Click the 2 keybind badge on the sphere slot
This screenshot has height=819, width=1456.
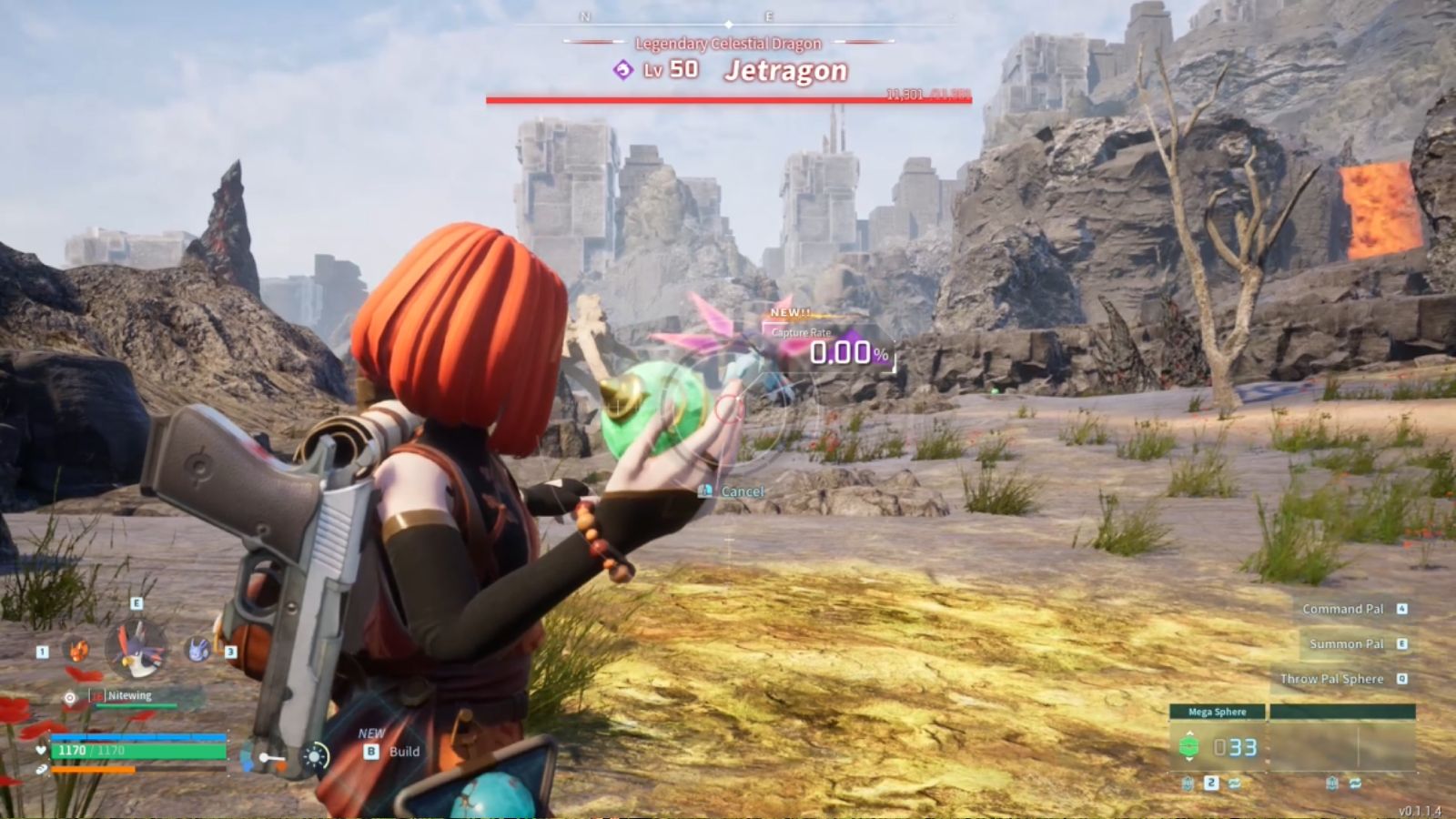[1209, 782]
